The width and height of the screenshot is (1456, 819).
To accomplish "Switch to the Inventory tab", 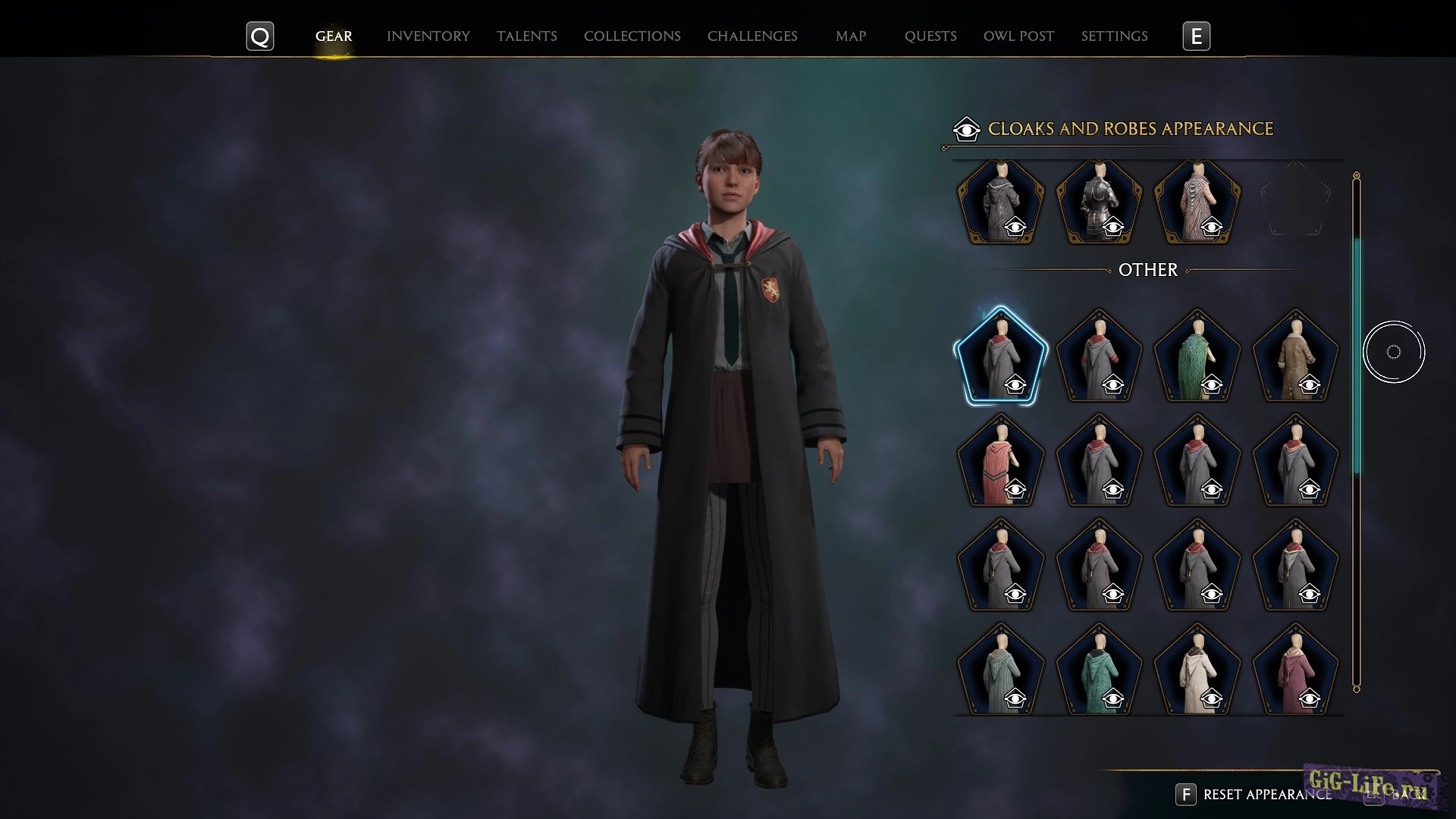I will click(428, 36).
